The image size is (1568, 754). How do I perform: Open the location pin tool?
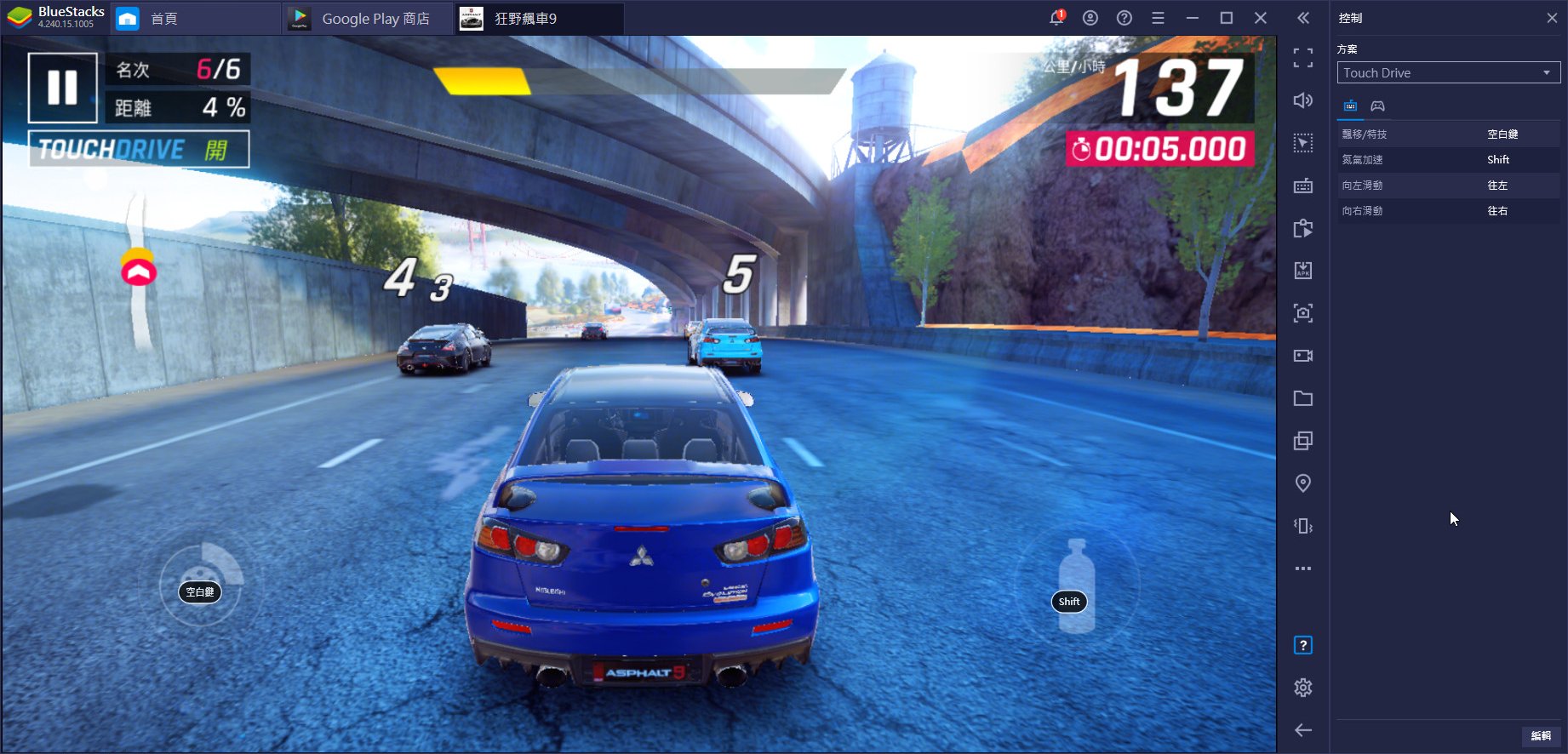(x=1302, y=483)
